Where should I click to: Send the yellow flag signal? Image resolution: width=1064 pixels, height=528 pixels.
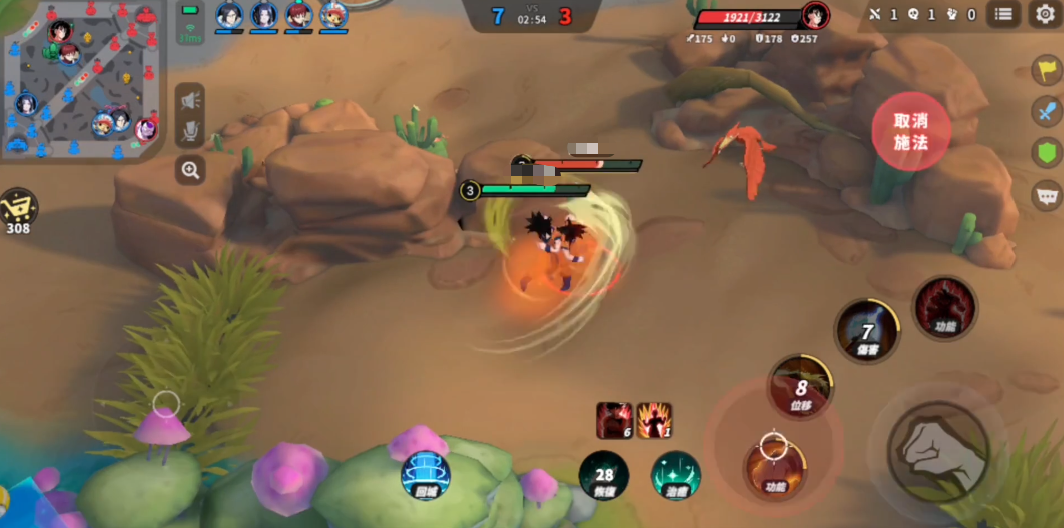pos(1046,70)
